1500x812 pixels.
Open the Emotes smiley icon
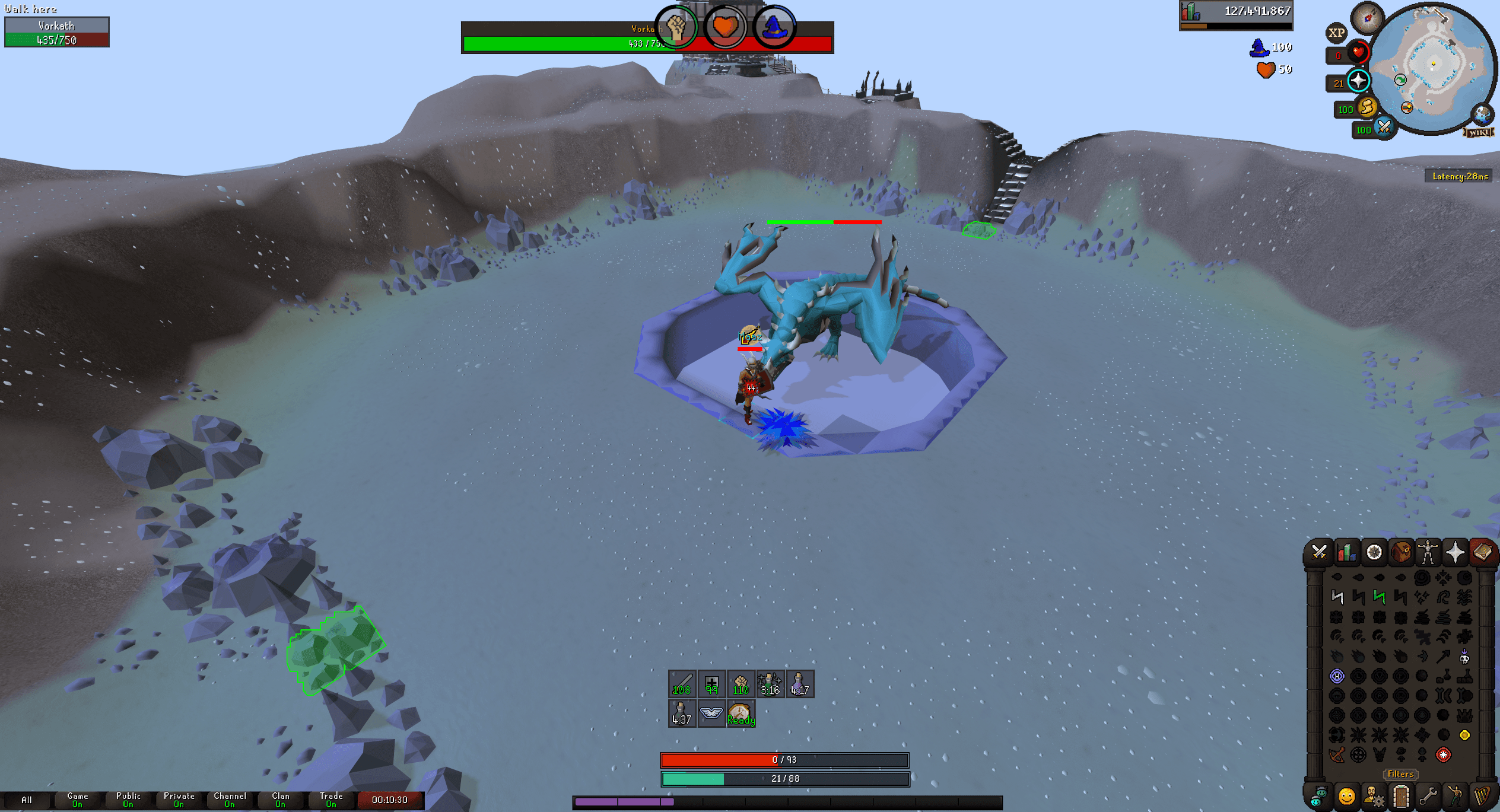click(1347, 797)
